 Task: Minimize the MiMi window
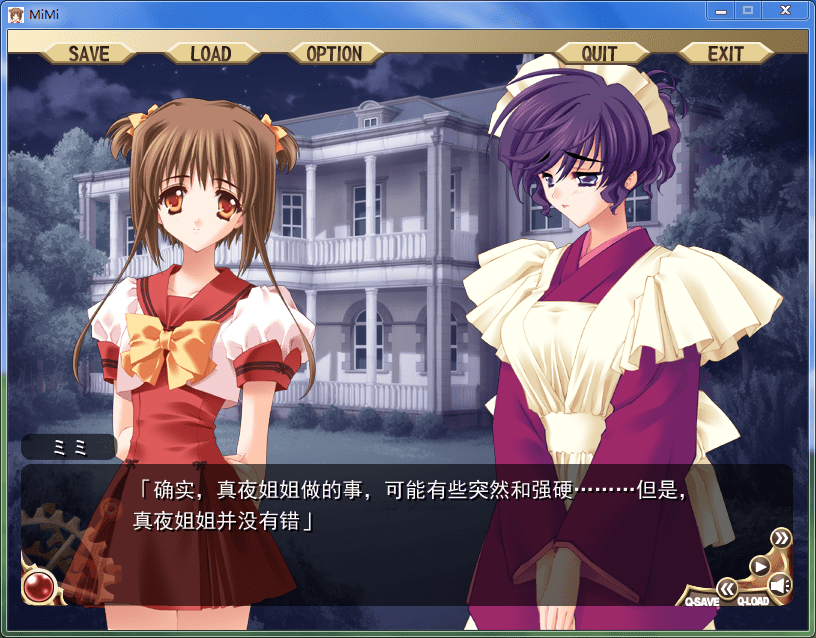click(x=720, y=10)
